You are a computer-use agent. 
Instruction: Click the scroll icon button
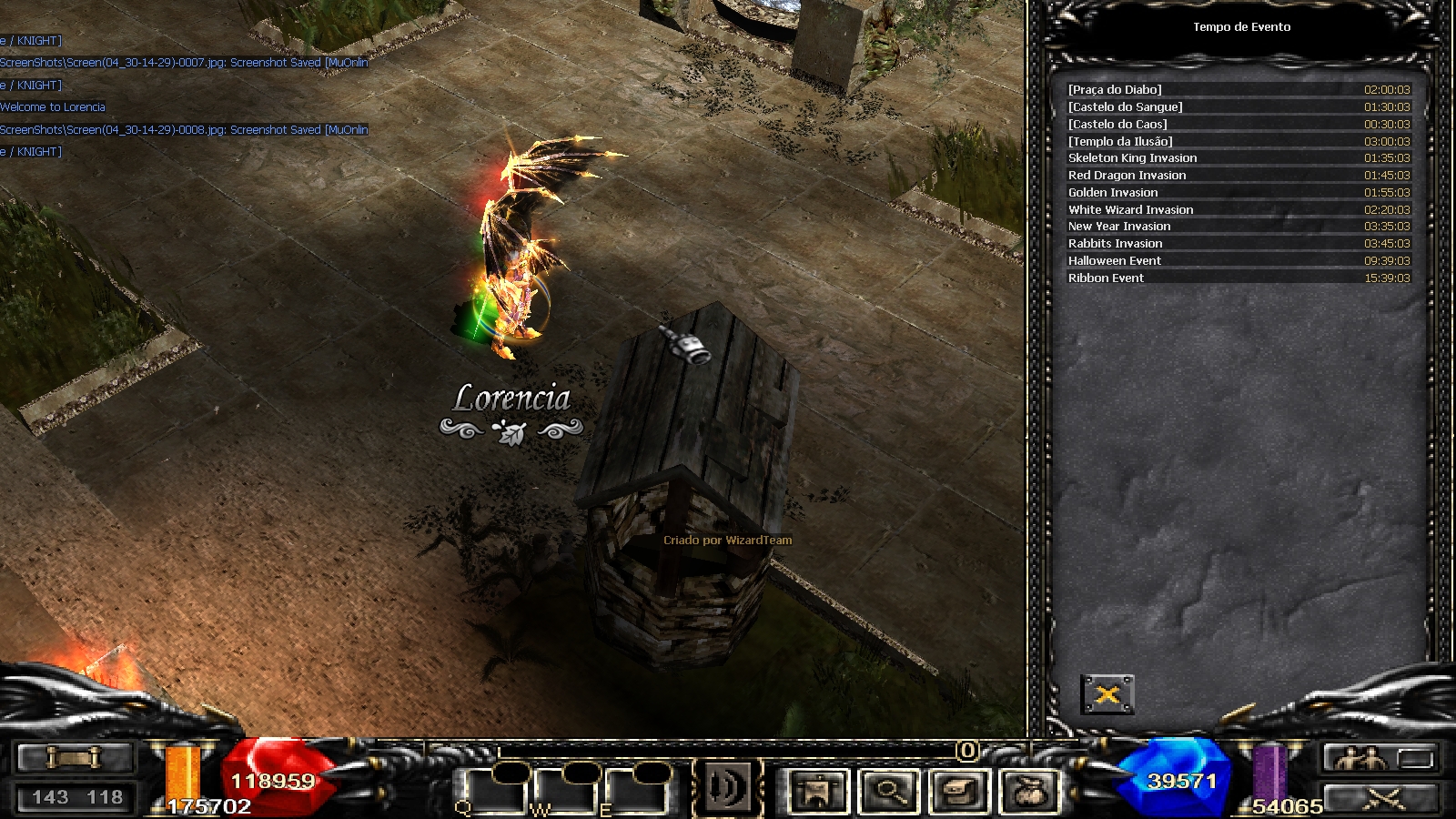tap(75, 757)
